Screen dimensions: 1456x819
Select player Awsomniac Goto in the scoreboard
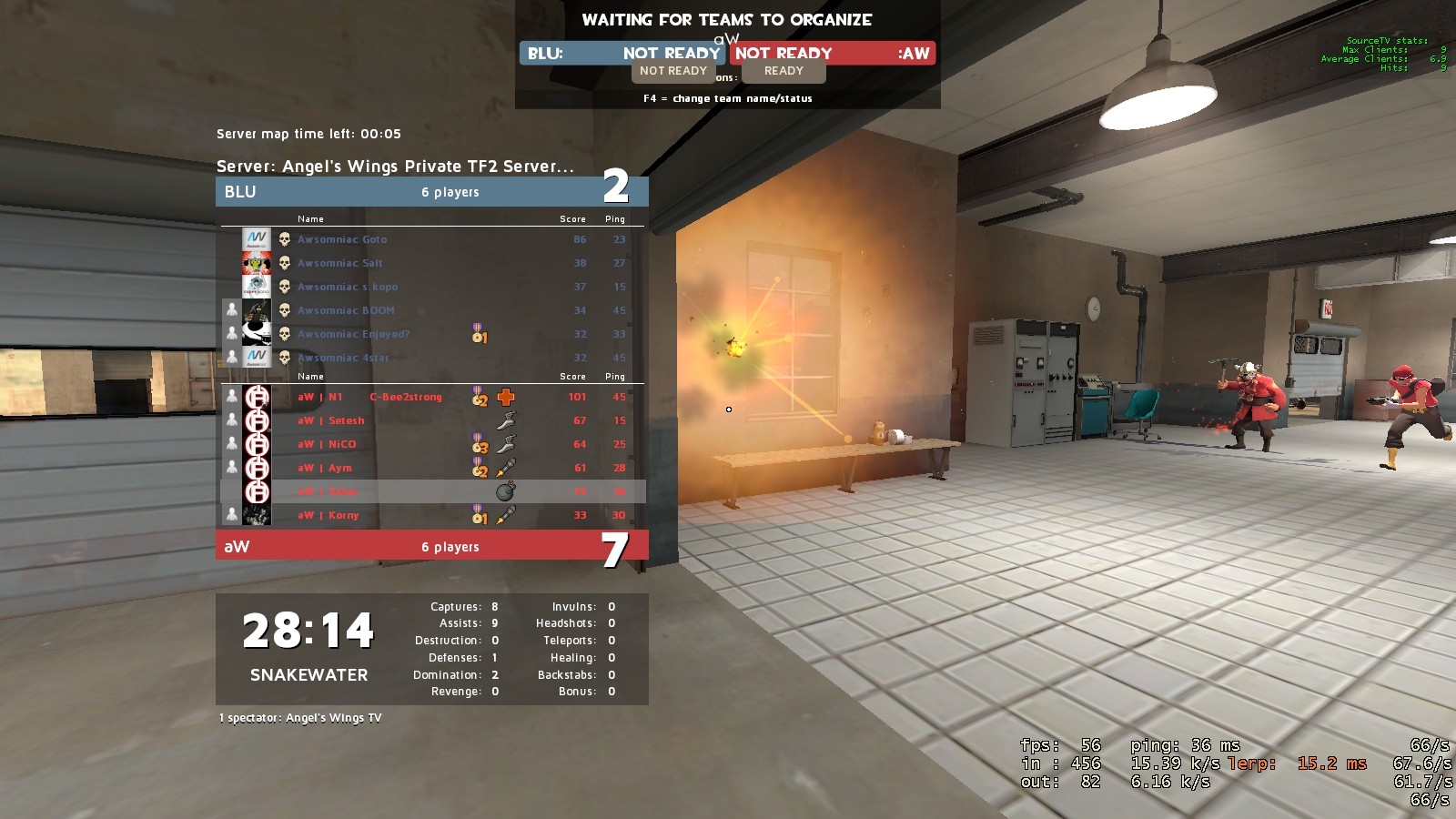click(x=342, y=239)
